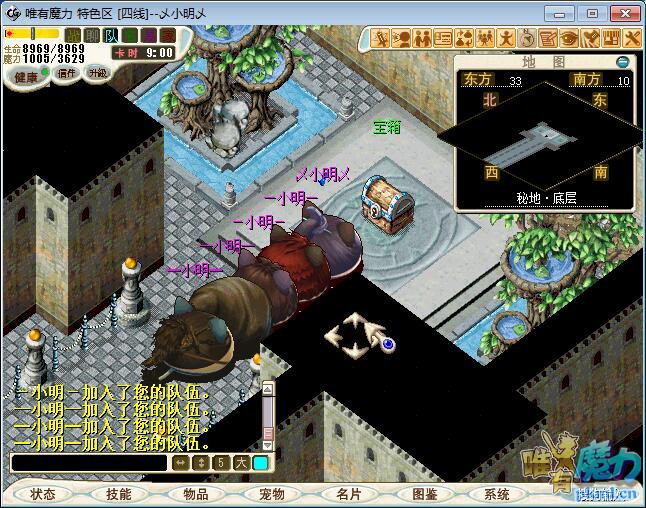
Task: Pick the cyan chat color swatch
Action: [x=260, y=463]
